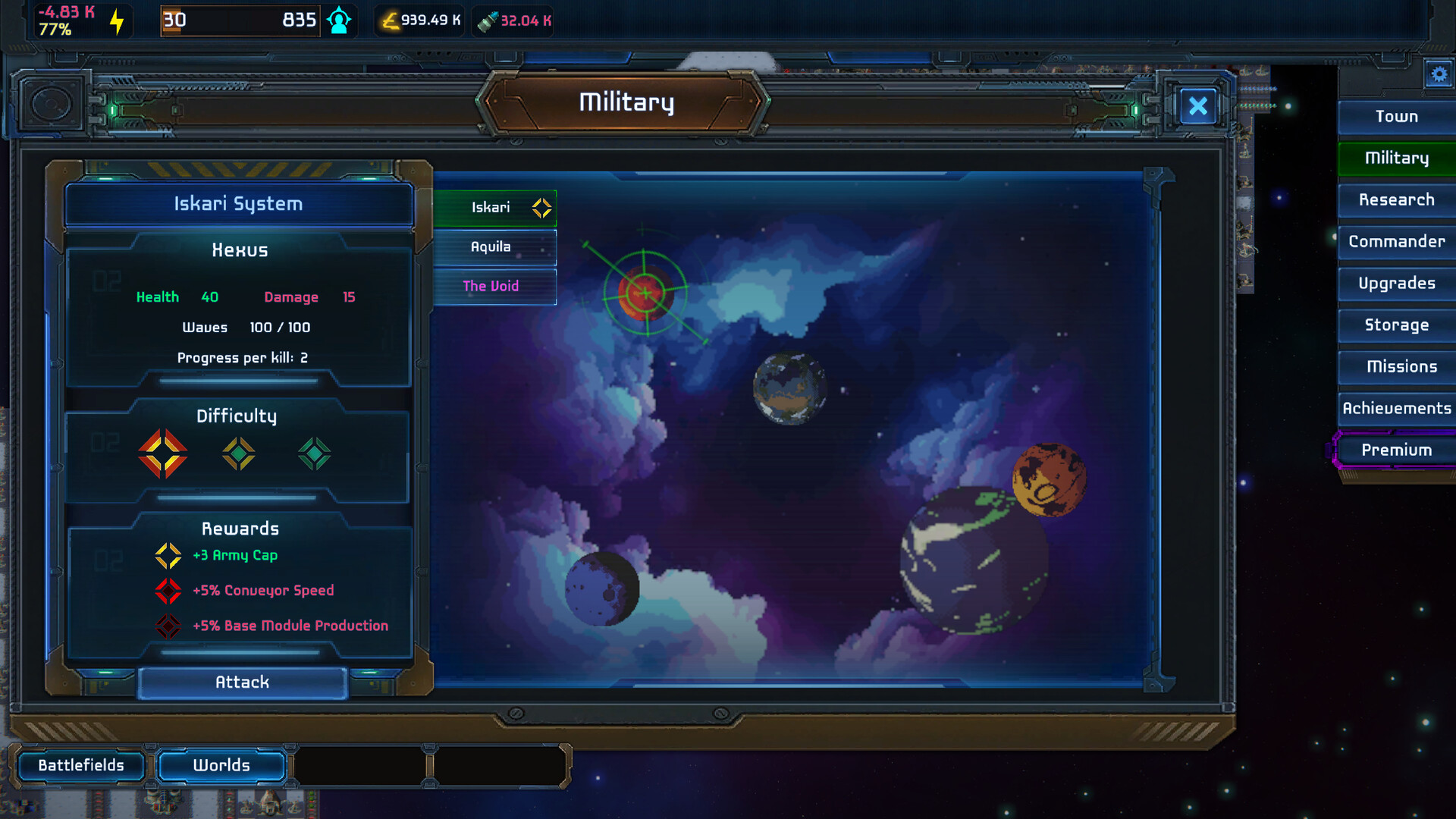Select the green targeting reticle on the map
The height and width of the screenshot is (819, 1456).
(644, 291)
